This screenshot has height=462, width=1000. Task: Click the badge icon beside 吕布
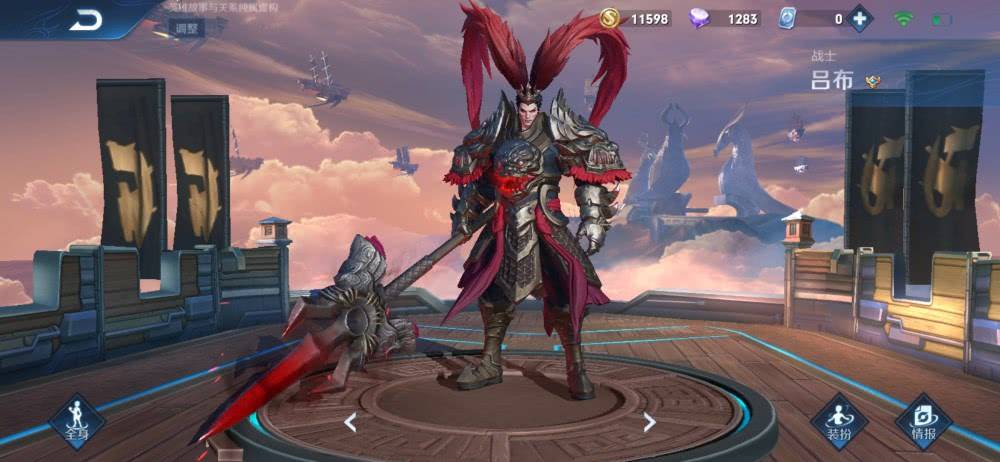click(873, 82)
